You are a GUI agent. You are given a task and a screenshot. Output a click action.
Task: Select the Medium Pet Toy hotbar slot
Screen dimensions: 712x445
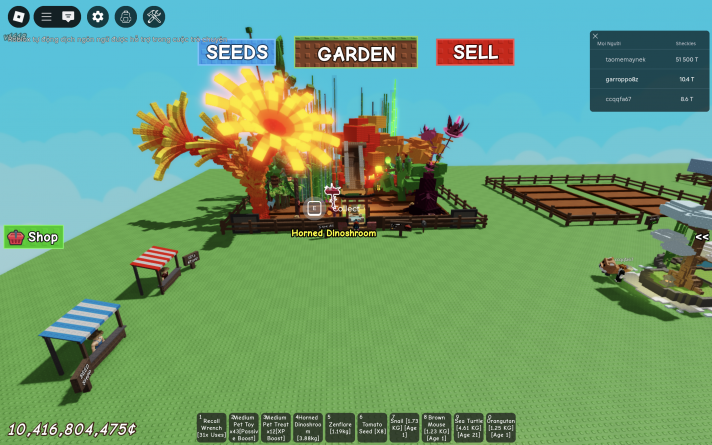point(245,428)
